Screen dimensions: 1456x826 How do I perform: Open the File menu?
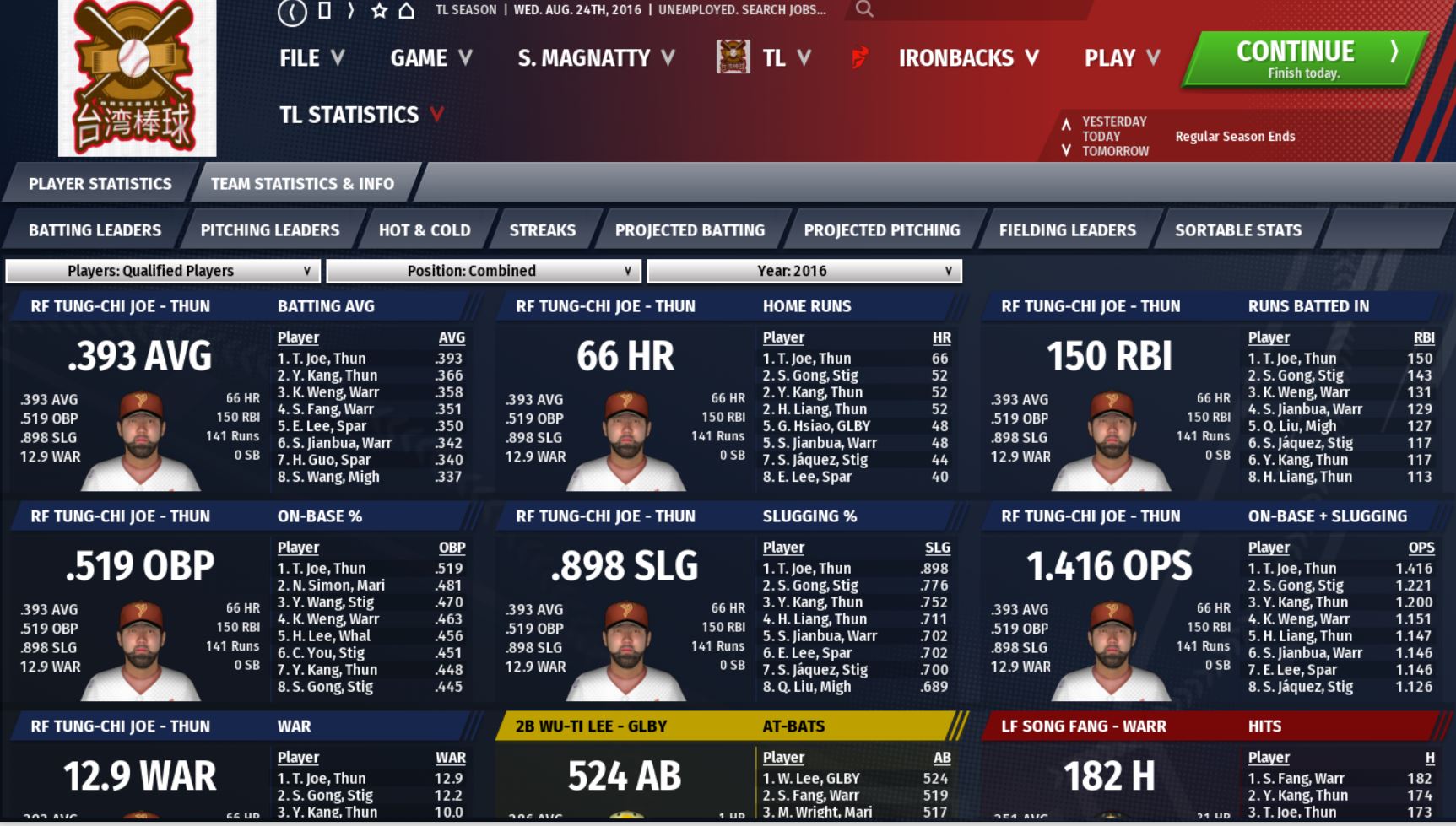311,58
